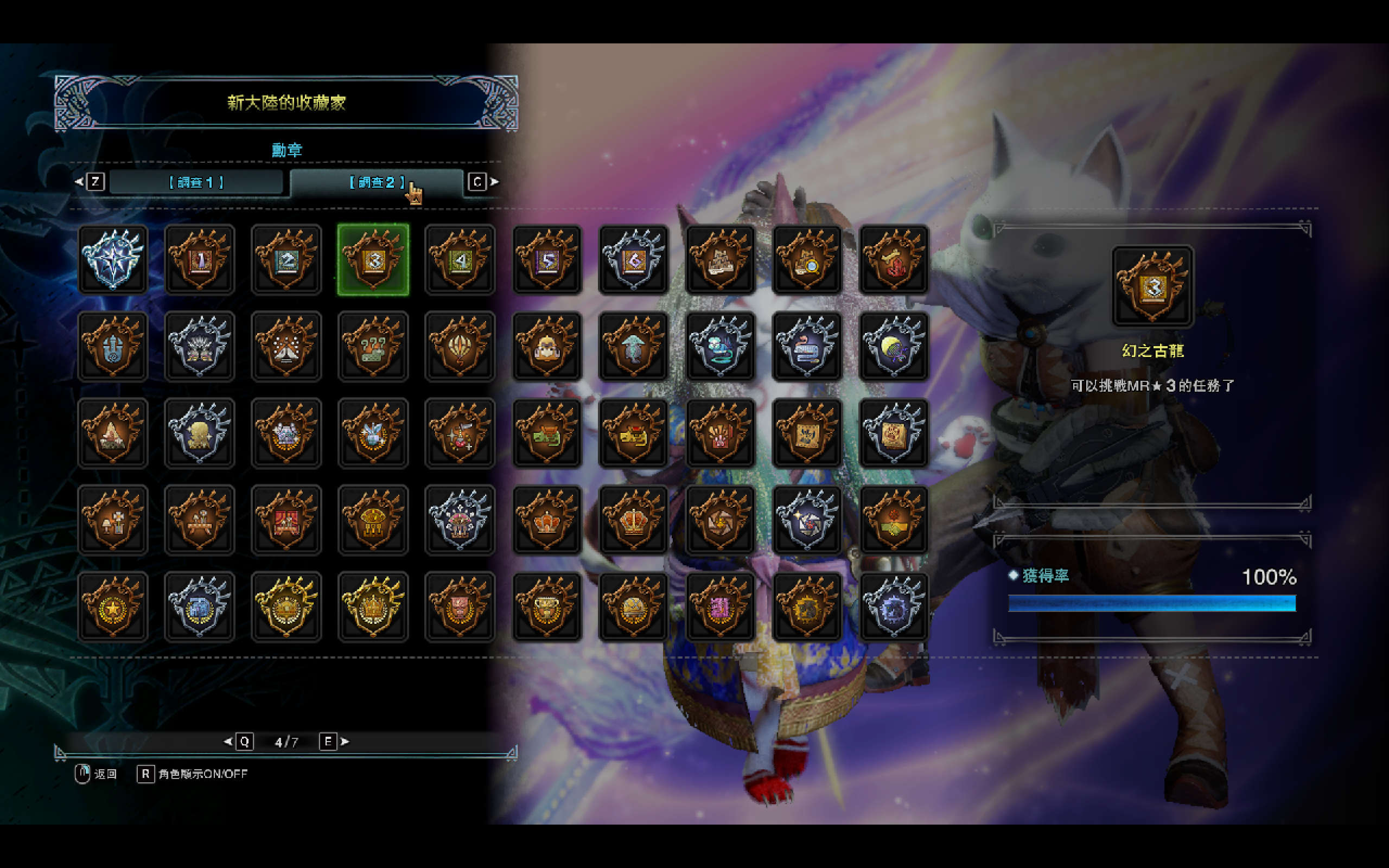The image size is (1389, 868).
Task: Choose the hot air balloon medal
Action: pyautogui.click(x=460, y=347)
